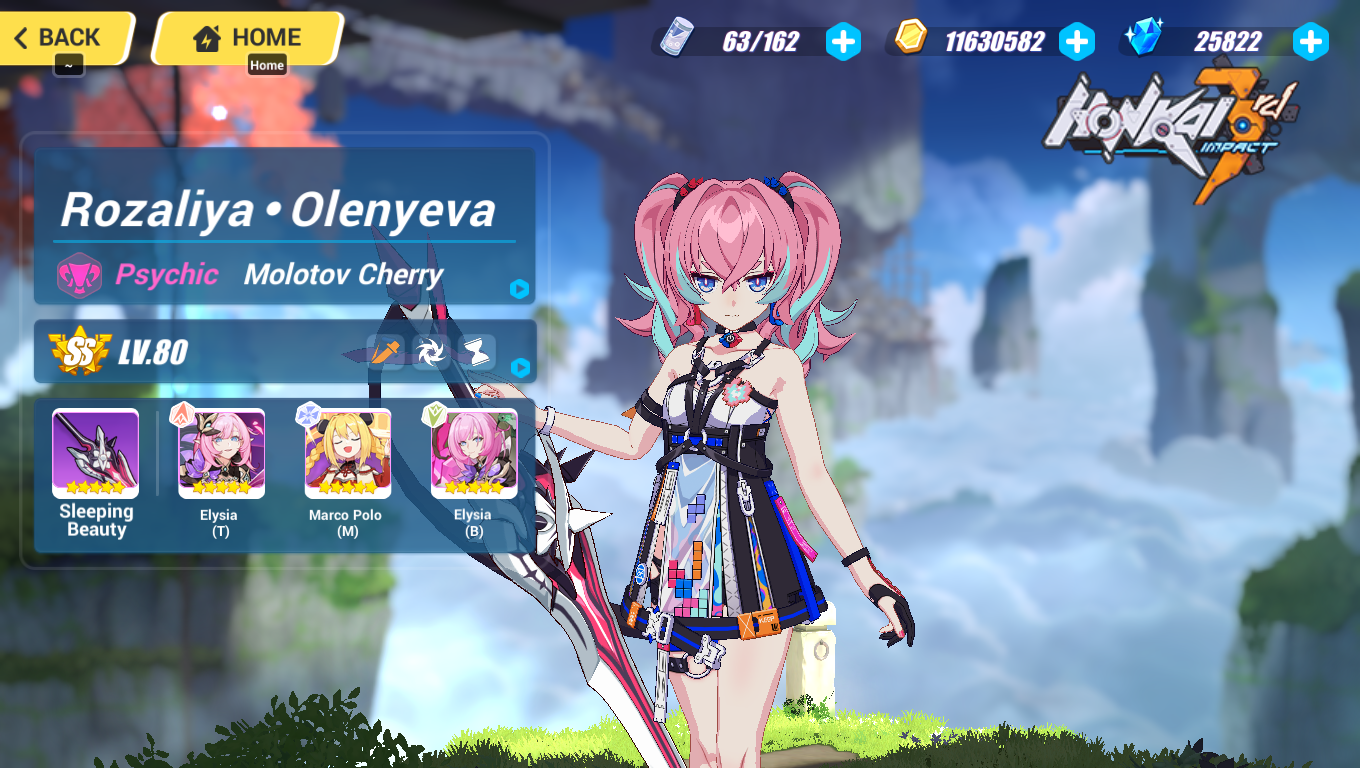Open the Elysia (T) stigmata
Screen dimensions: 1360x768
pyautogui.click(x=219, y=455)
